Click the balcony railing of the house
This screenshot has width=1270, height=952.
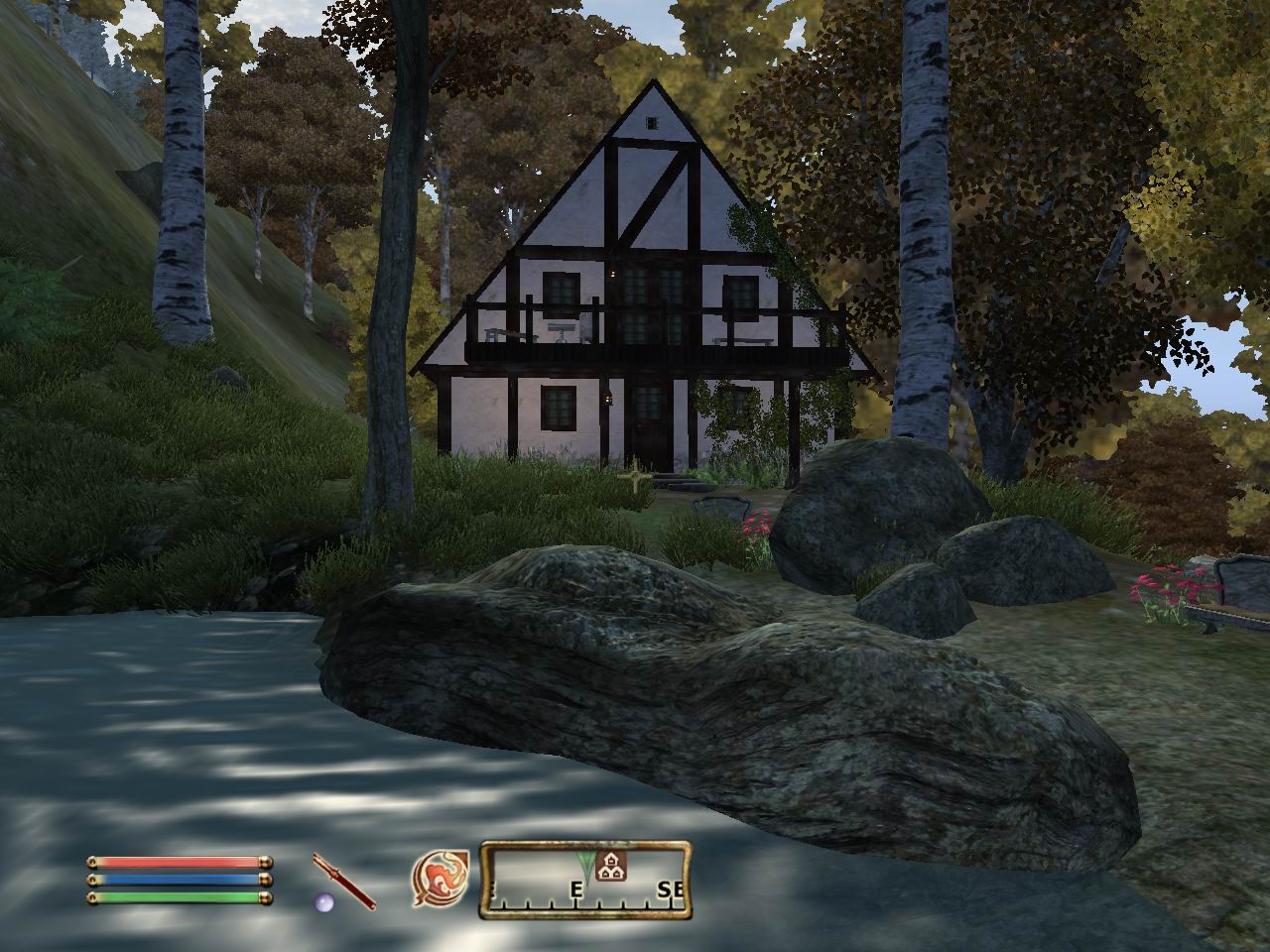[615, 354]
